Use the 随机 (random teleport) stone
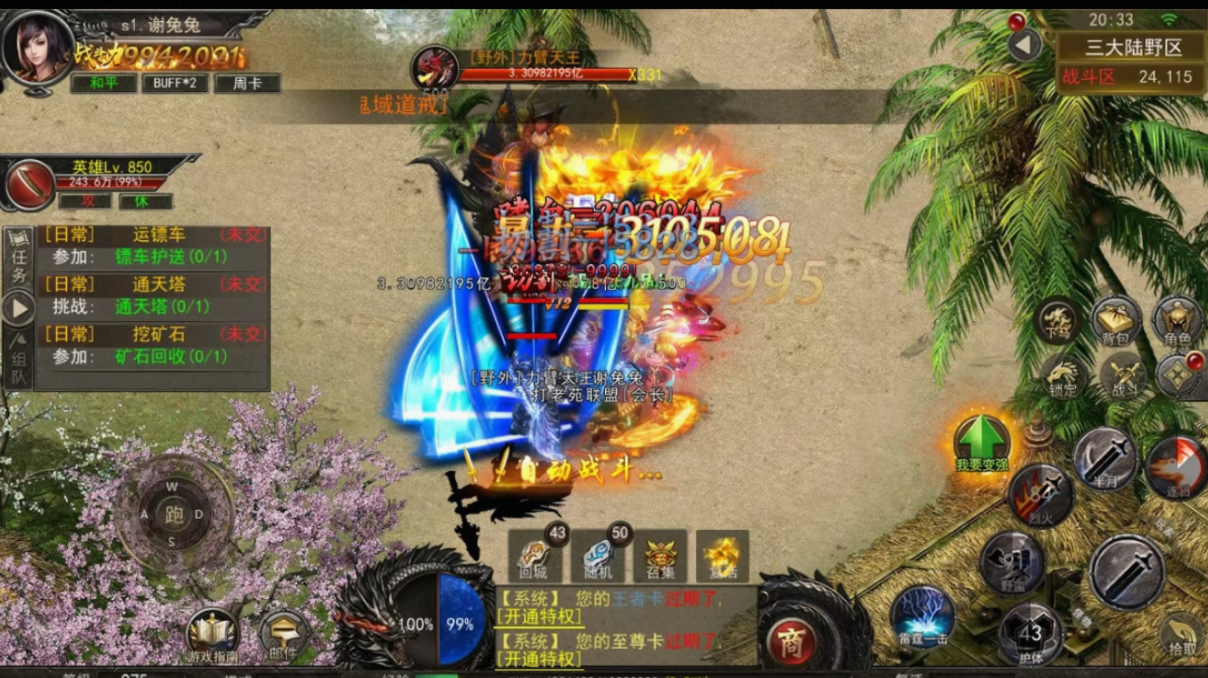Image resolution: width=1208 pixels, height=678 pixels. (x=597, y=554)
